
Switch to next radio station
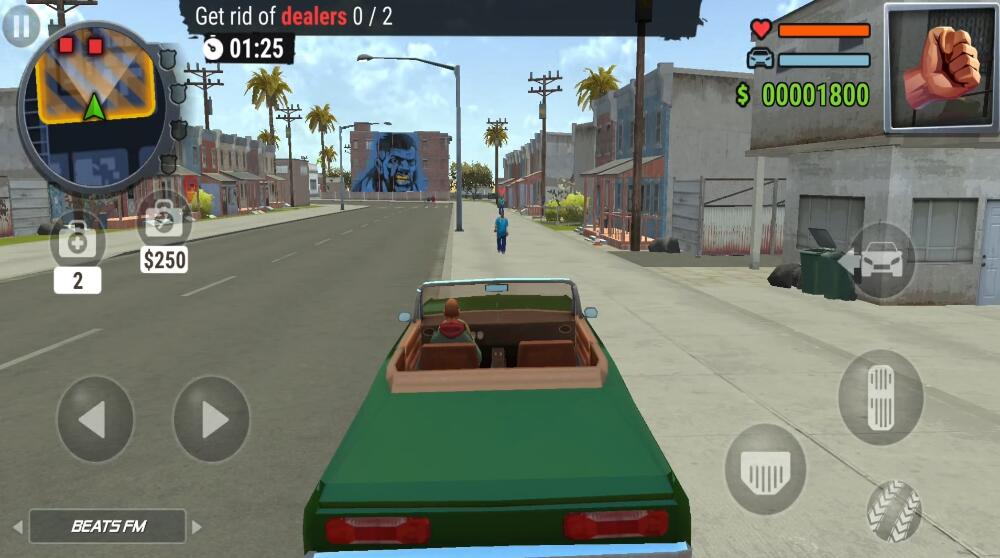click(197, 527)
